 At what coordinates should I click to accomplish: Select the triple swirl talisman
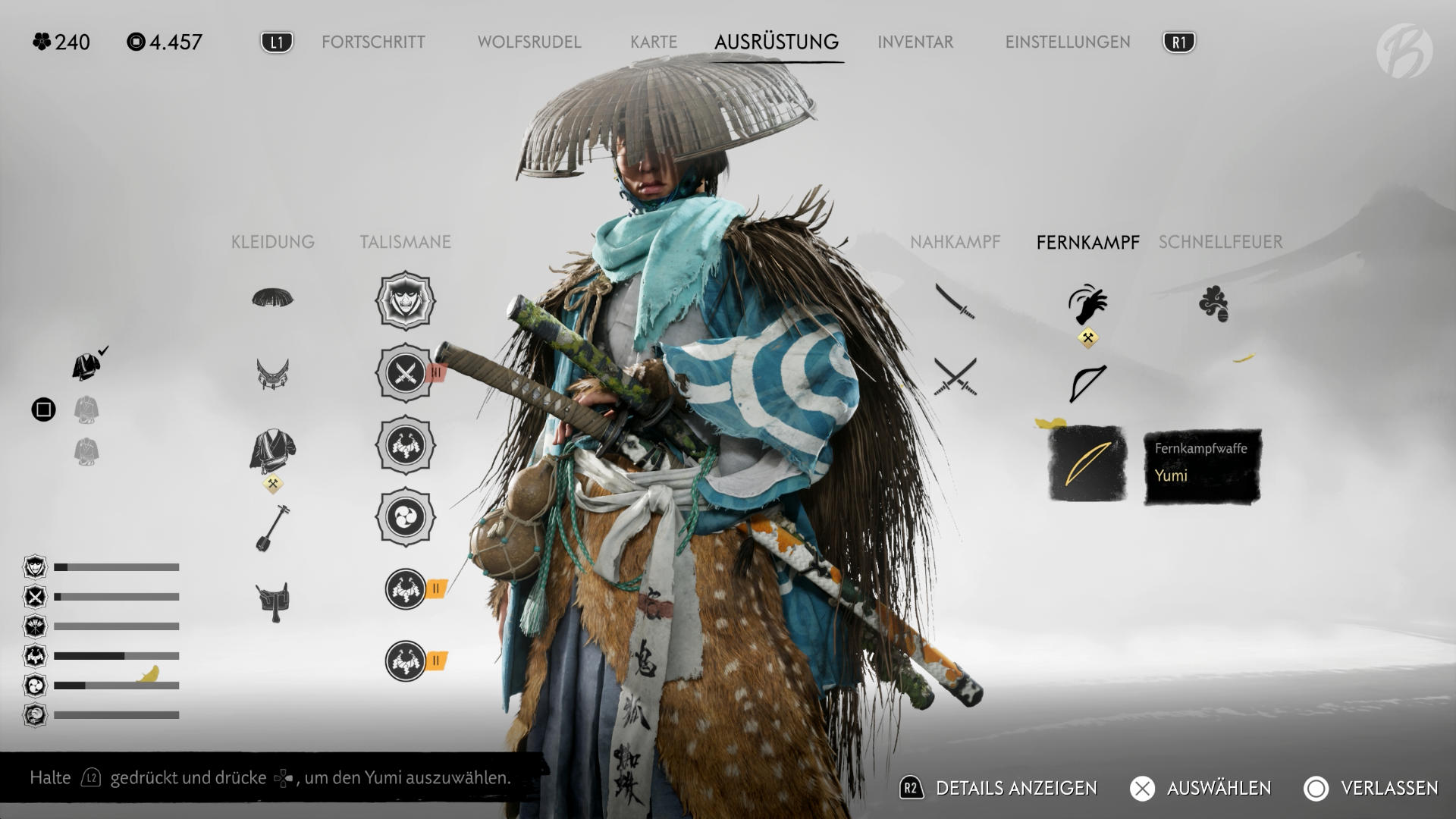click(x=406, y=517)
